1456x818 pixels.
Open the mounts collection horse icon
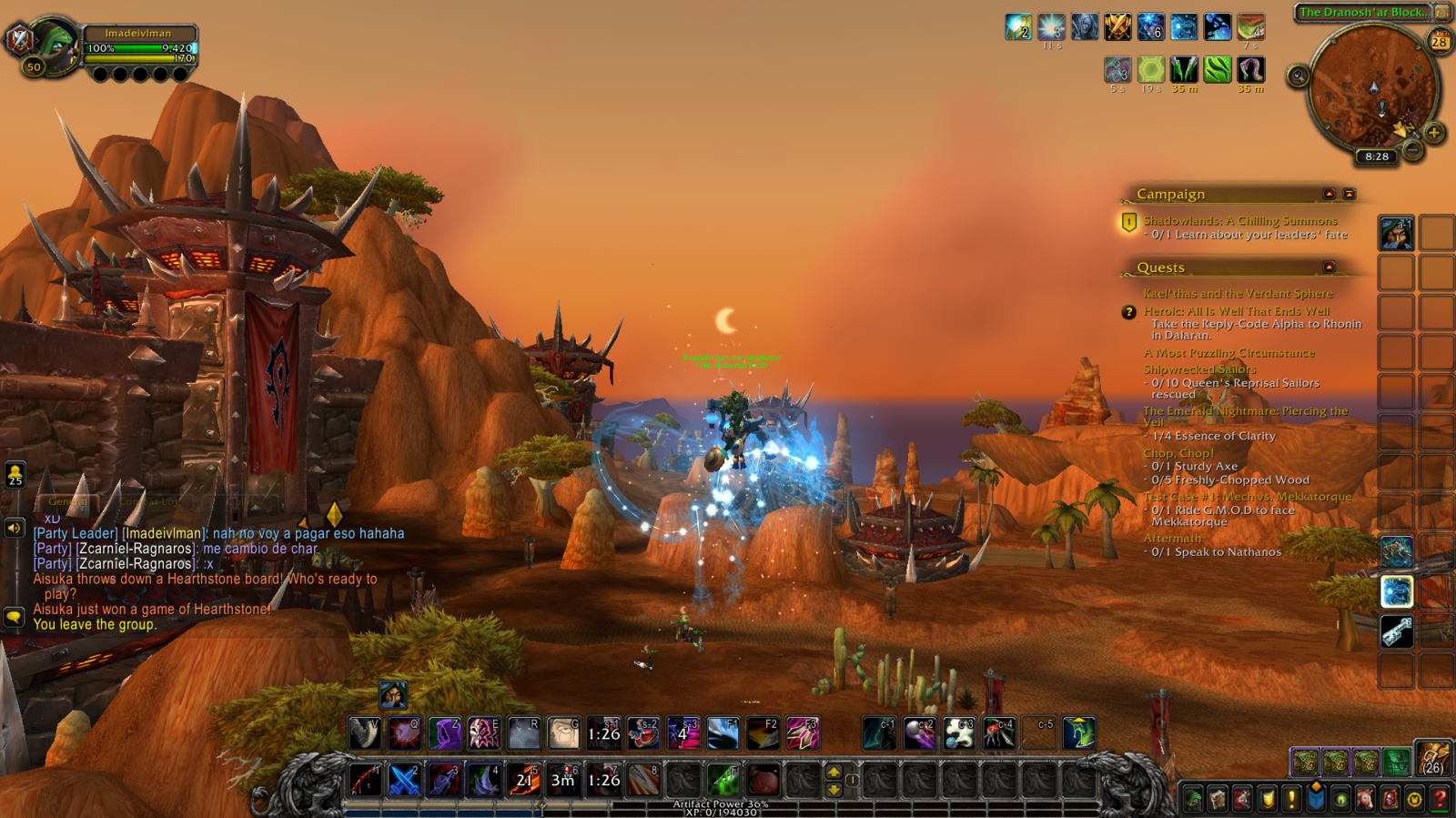click(1365, 800)
